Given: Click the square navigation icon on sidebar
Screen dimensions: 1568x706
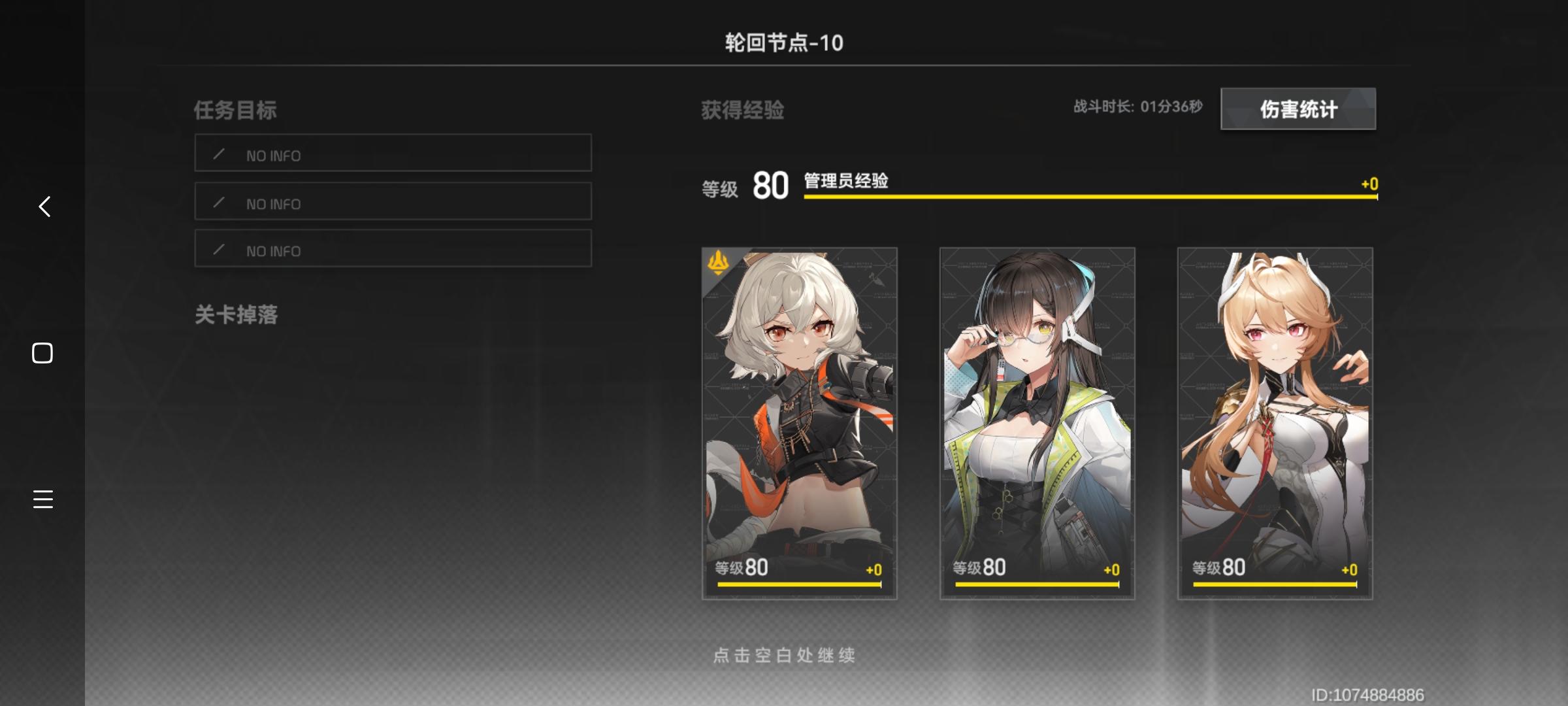Looking at the screenshot, I should (x=42, y=353).
